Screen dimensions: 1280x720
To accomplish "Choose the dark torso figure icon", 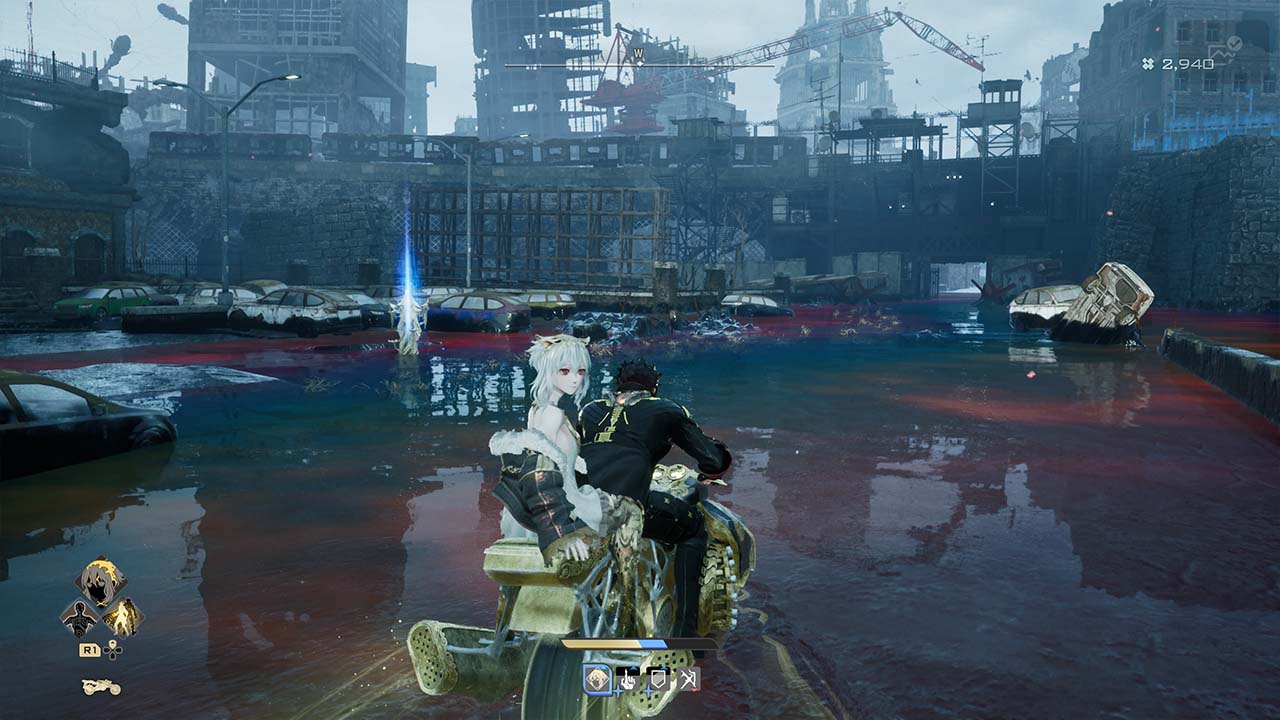I will (79, 618).
